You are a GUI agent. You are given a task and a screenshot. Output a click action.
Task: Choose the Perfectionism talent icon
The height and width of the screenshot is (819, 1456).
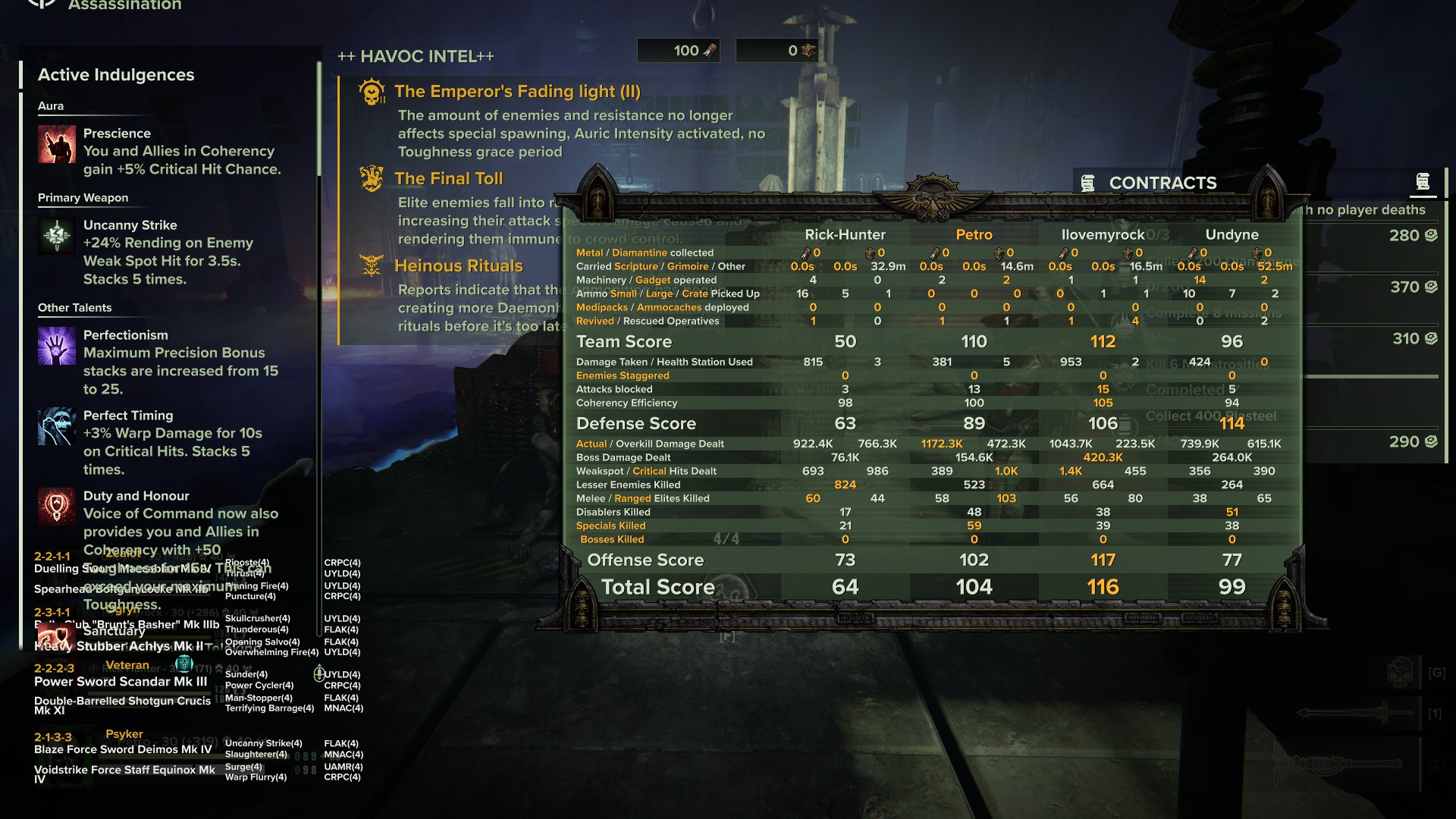pos(57,346)
